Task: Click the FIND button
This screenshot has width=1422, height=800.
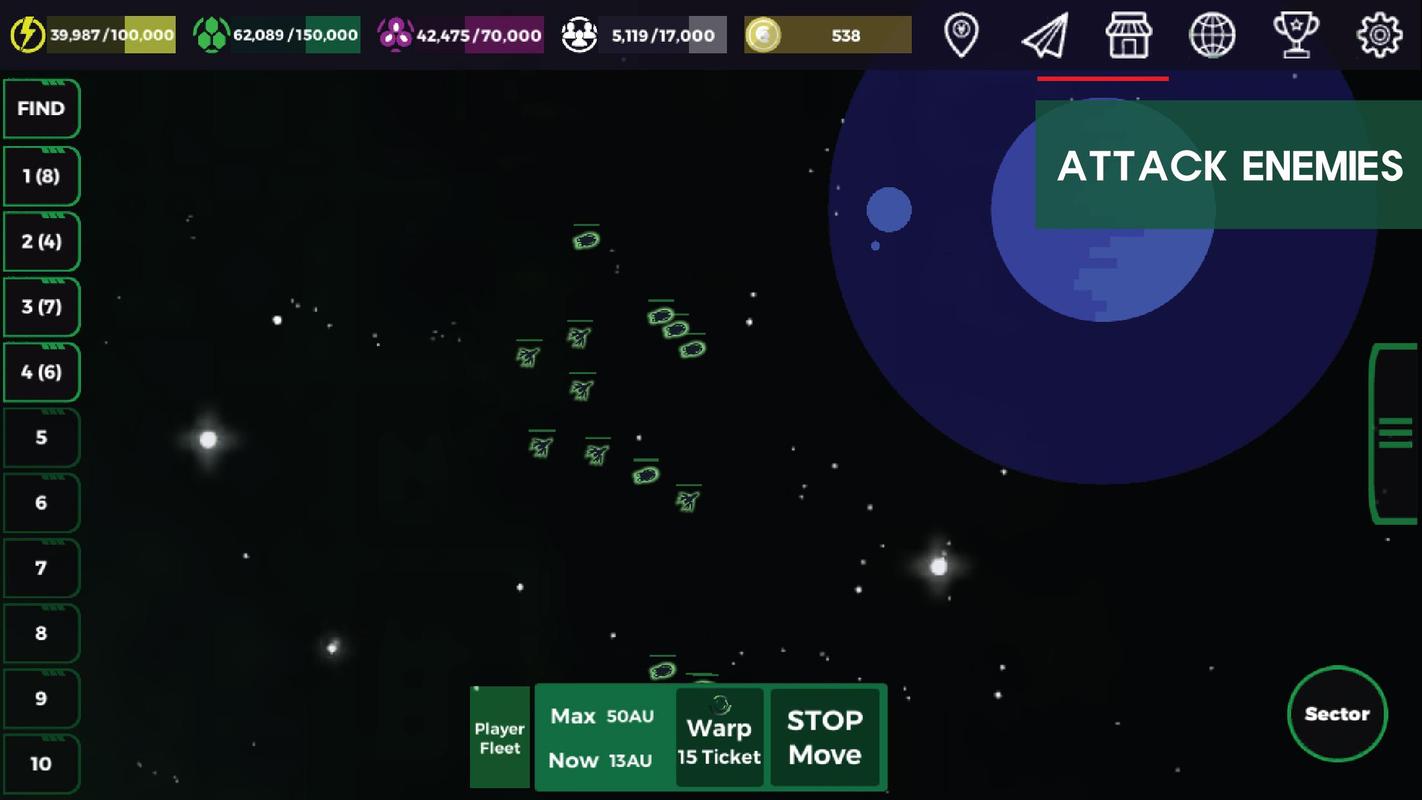Action: pos(41,109)
